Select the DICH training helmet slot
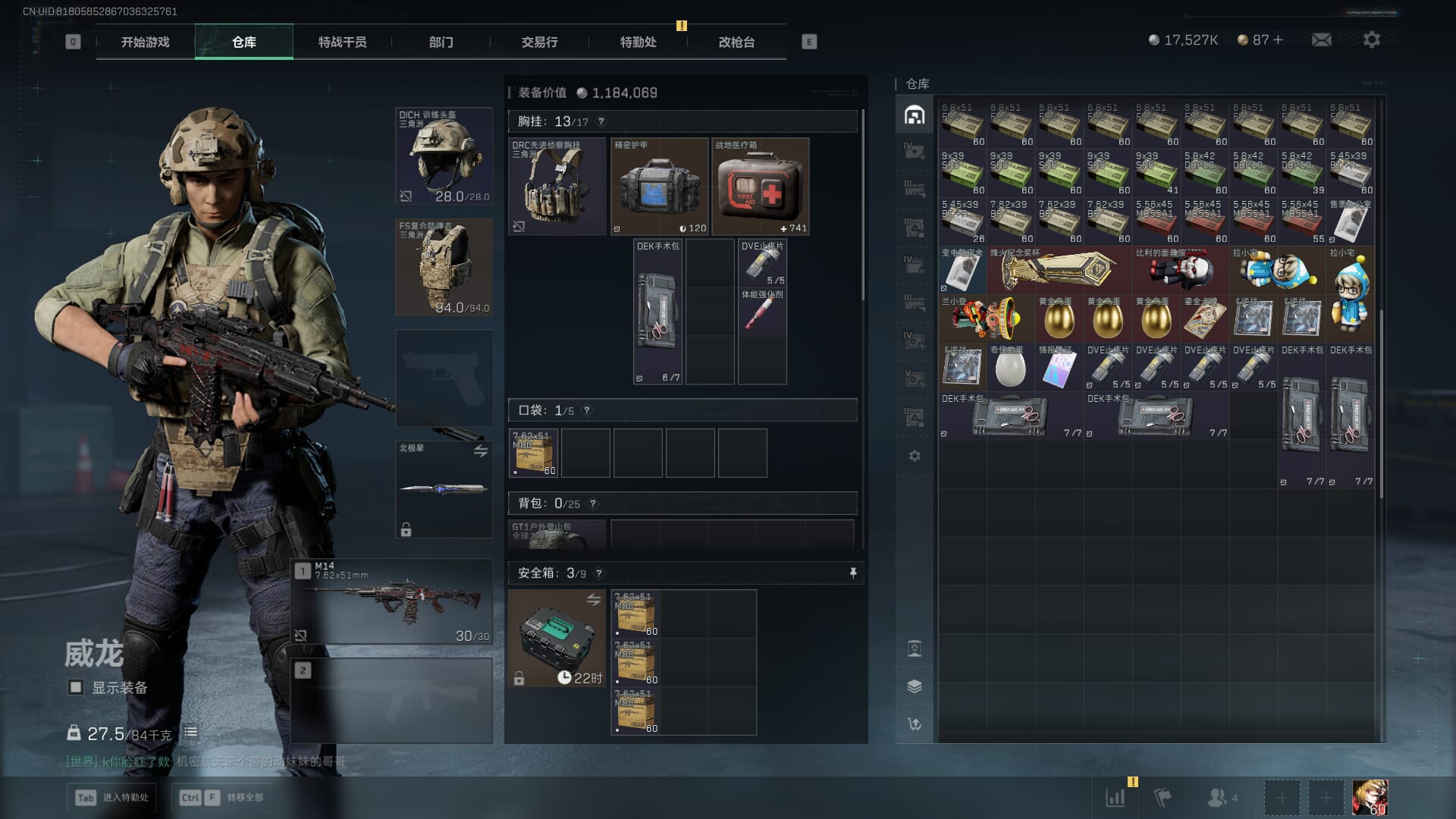This screenshot has width=1456, height=819. tap(444, 156)
